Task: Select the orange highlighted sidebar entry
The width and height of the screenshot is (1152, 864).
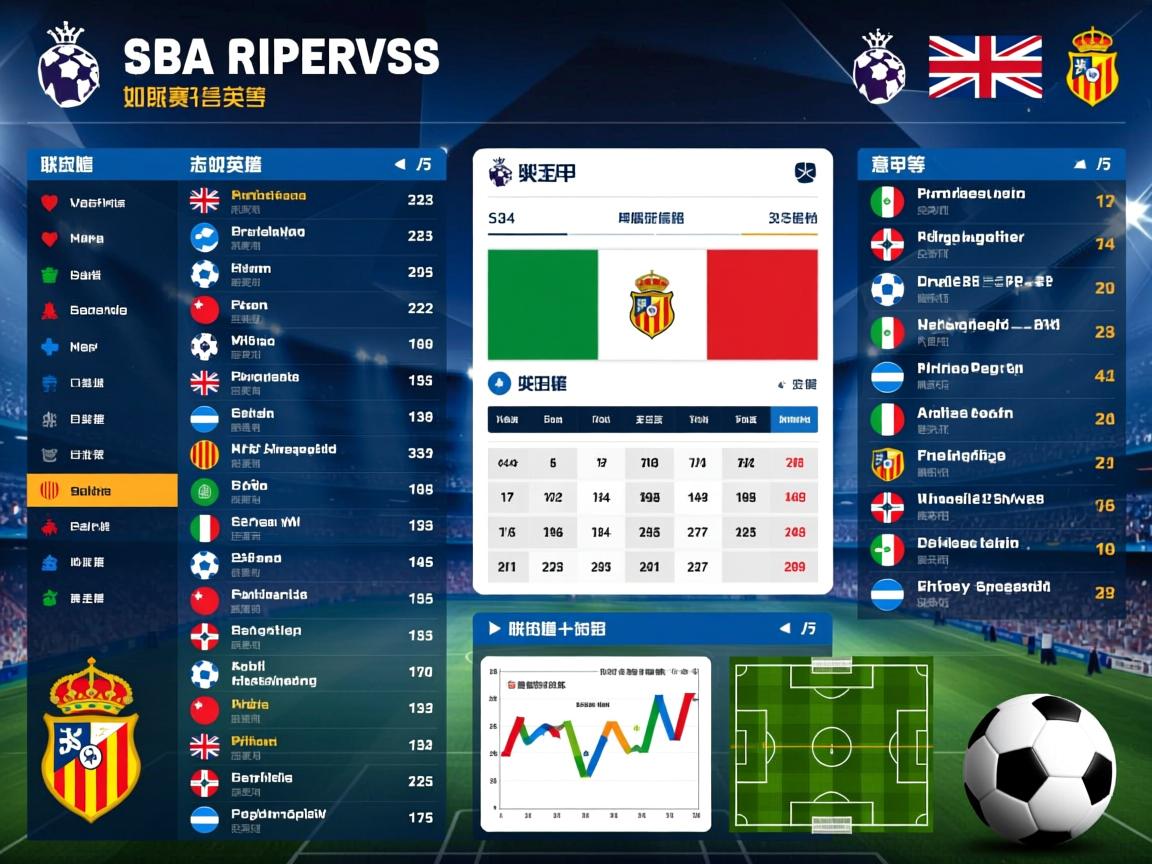Action: point(102,491)
